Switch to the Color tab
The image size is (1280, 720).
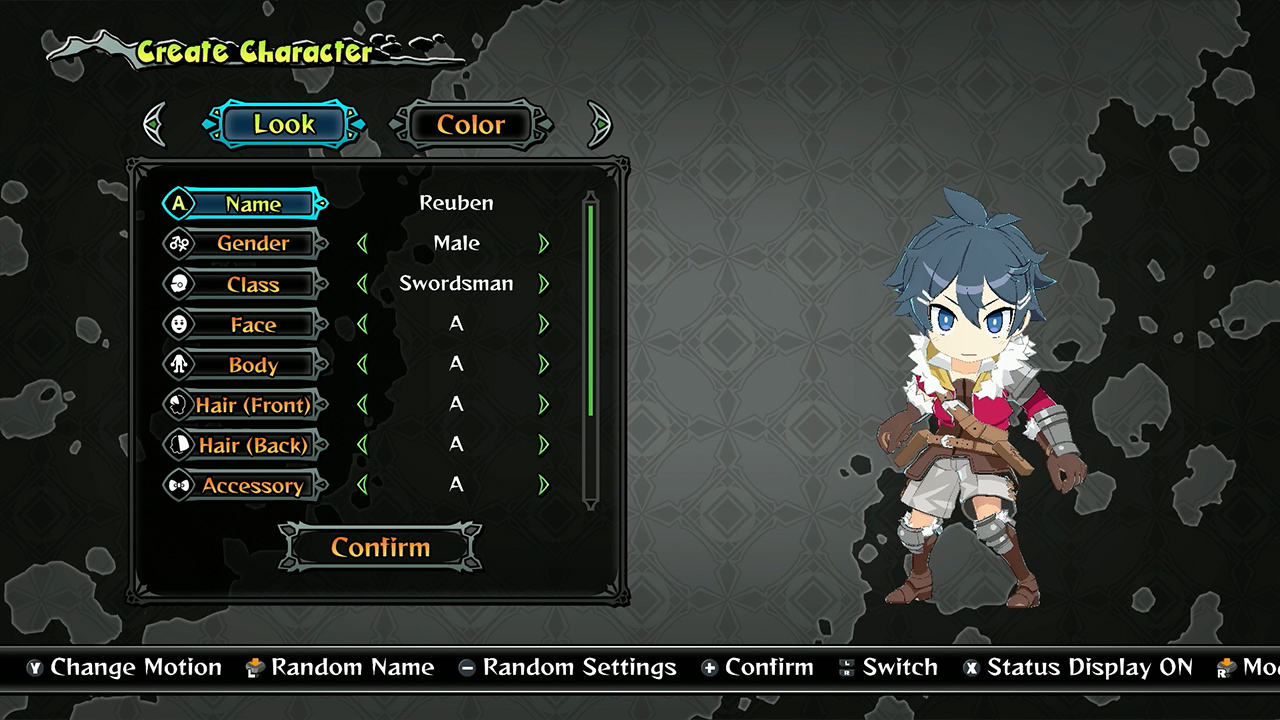[x=470, y=124]
